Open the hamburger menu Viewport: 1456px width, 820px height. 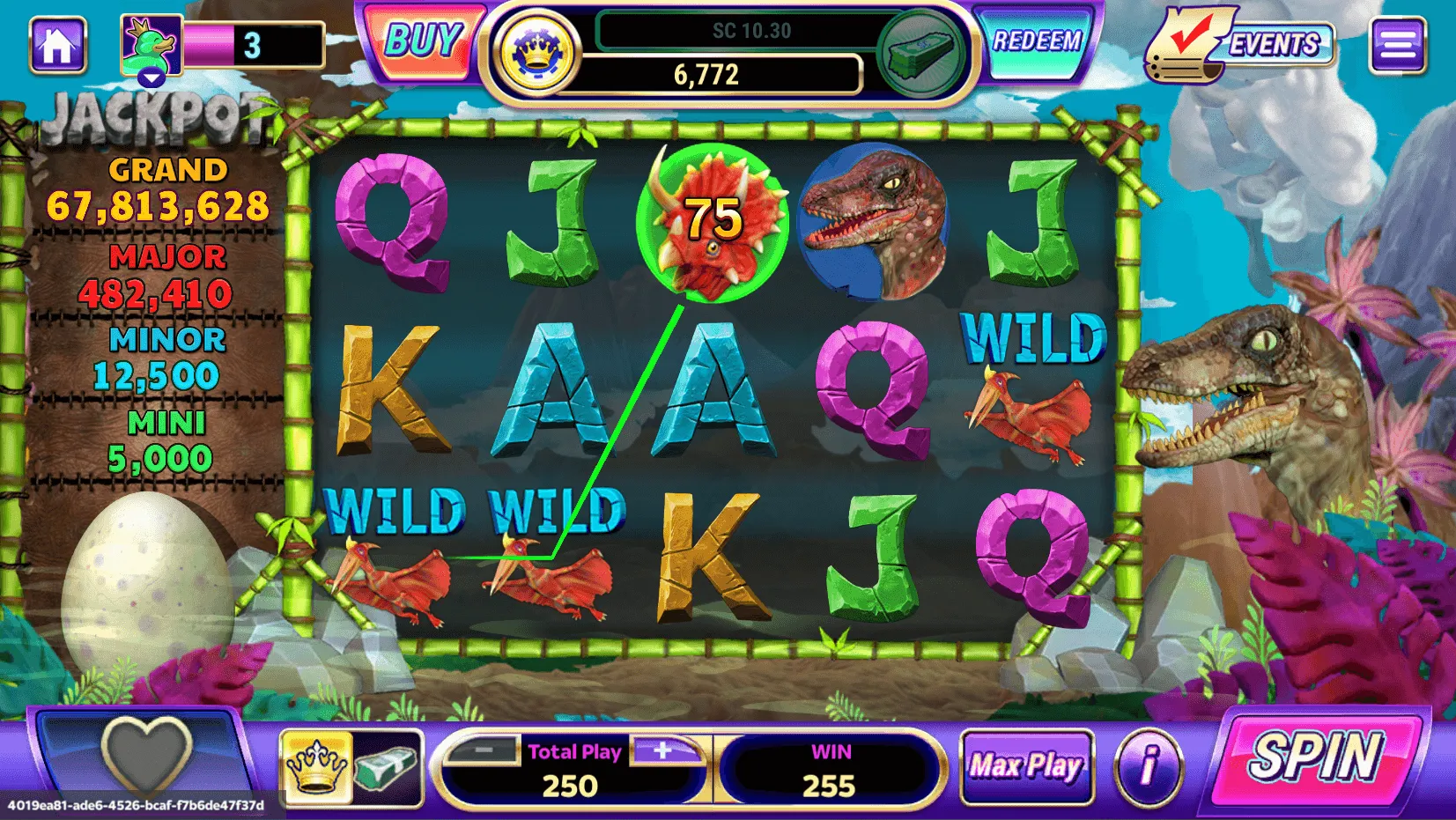1397,45
